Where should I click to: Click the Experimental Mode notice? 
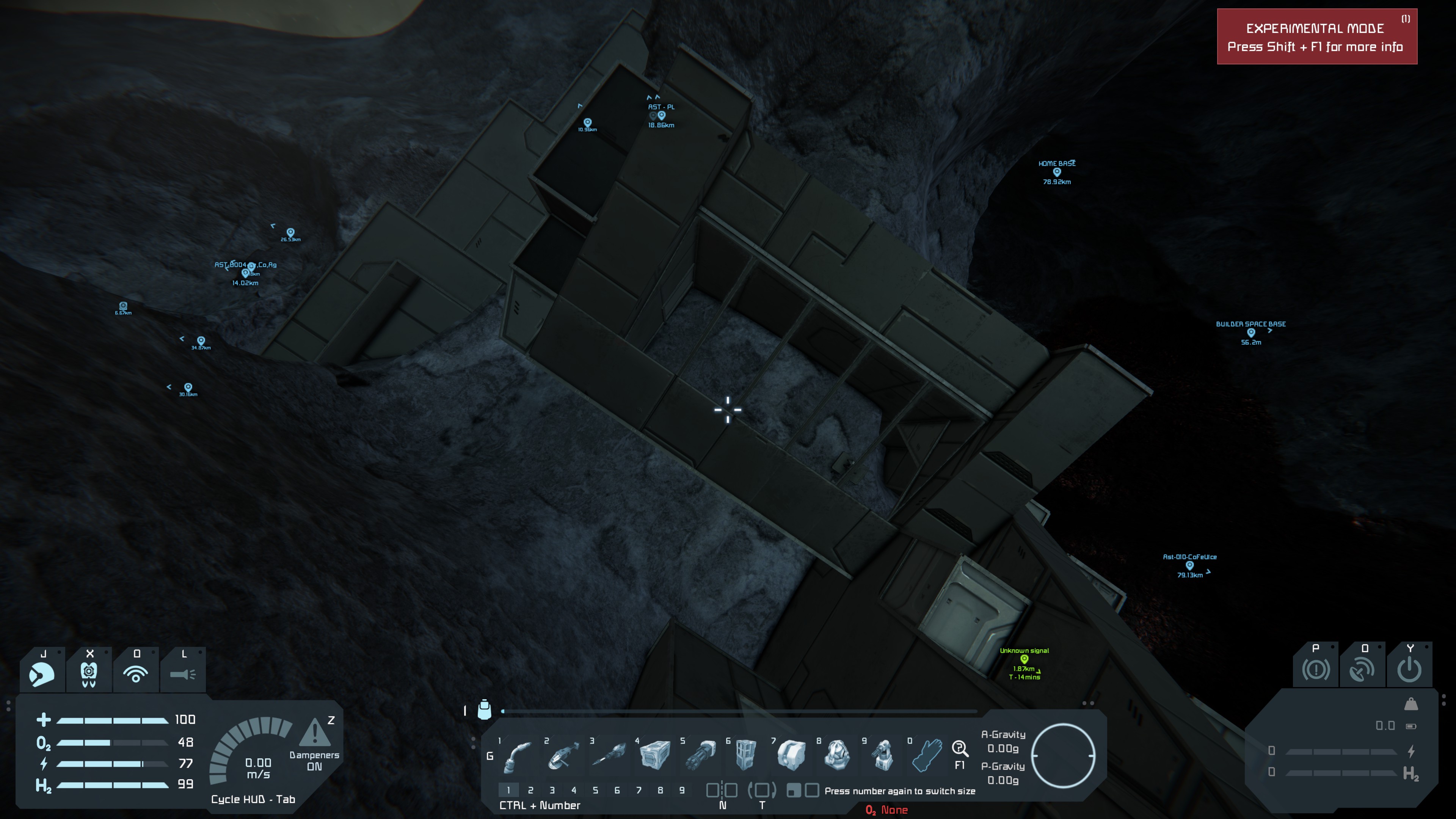(1316, 37)
